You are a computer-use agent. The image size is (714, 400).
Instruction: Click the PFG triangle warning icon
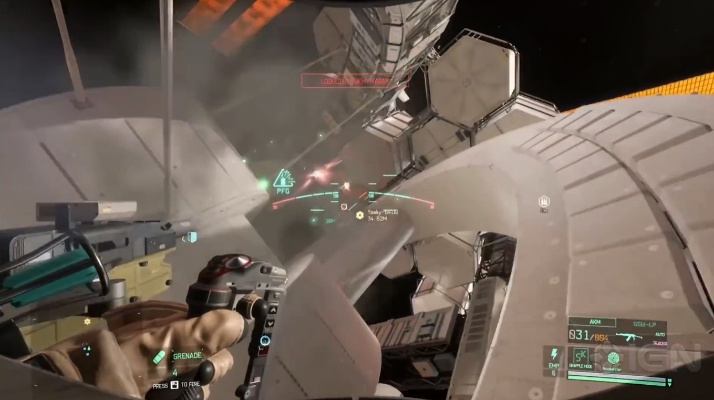tap(283, 179)
